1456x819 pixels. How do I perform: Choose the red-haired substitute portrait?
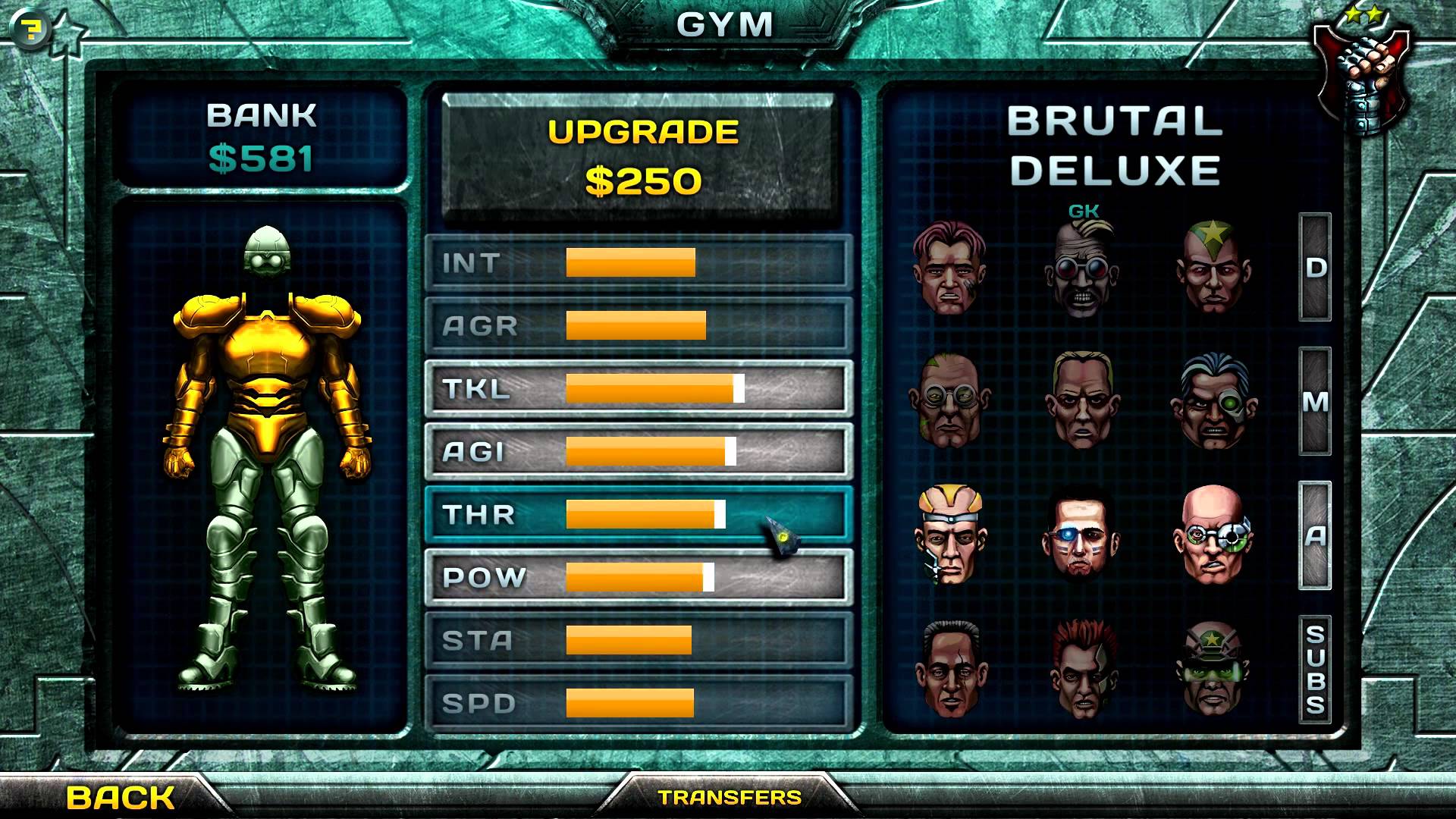click(x=1081, y=669)
